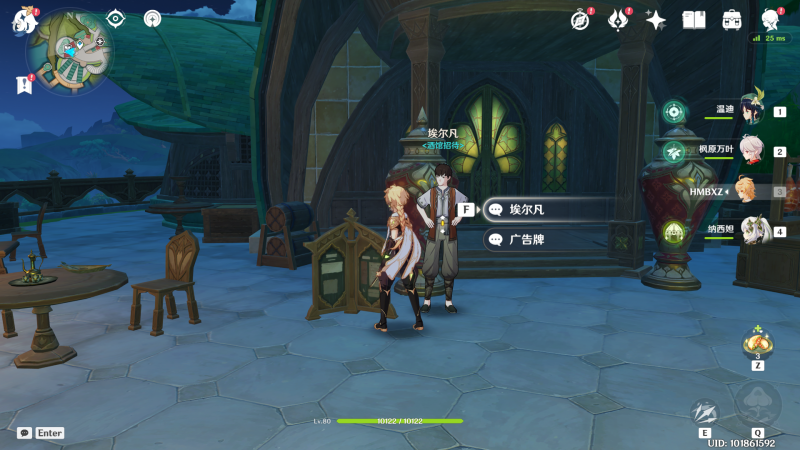The image size is (800, 450).
Task: Click the quest navigation target icon
Action: (x=116, y=18)
